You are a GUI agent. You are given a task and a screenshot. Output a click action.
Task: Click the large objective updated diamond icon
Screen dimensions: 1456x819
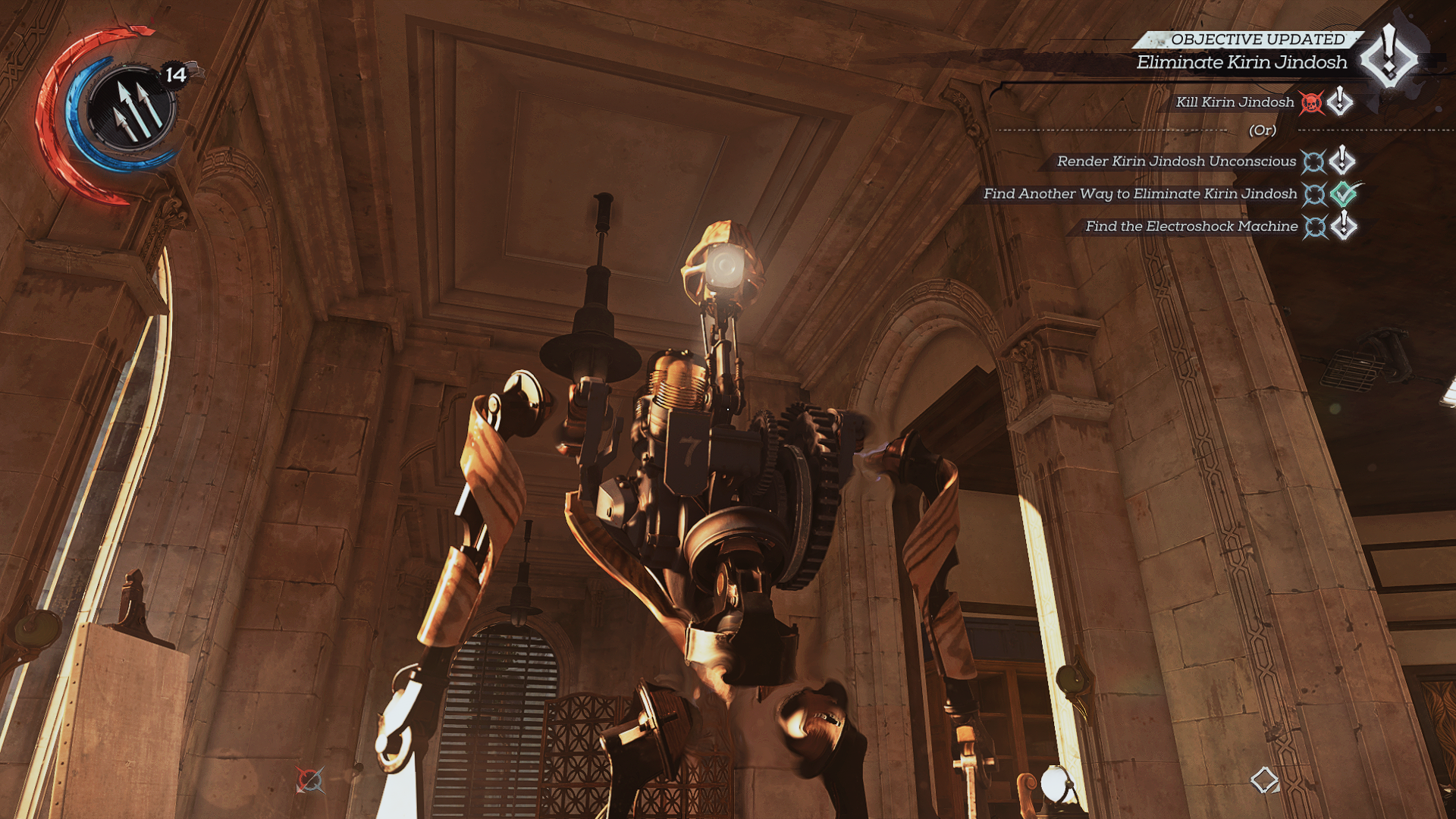[1389, 57]
